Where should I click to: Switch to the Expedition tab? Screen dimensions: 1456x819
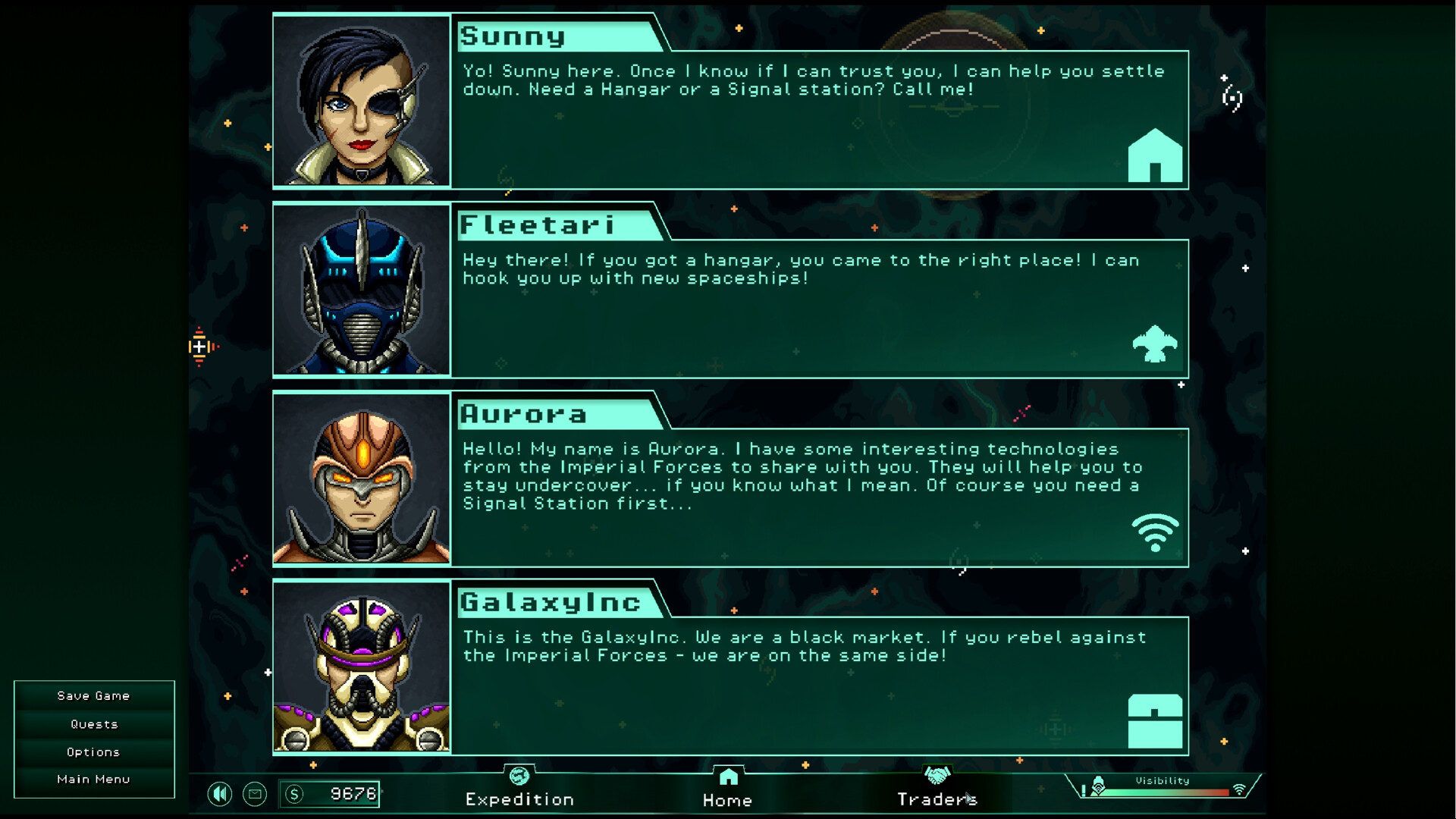(x=519, y=799)
